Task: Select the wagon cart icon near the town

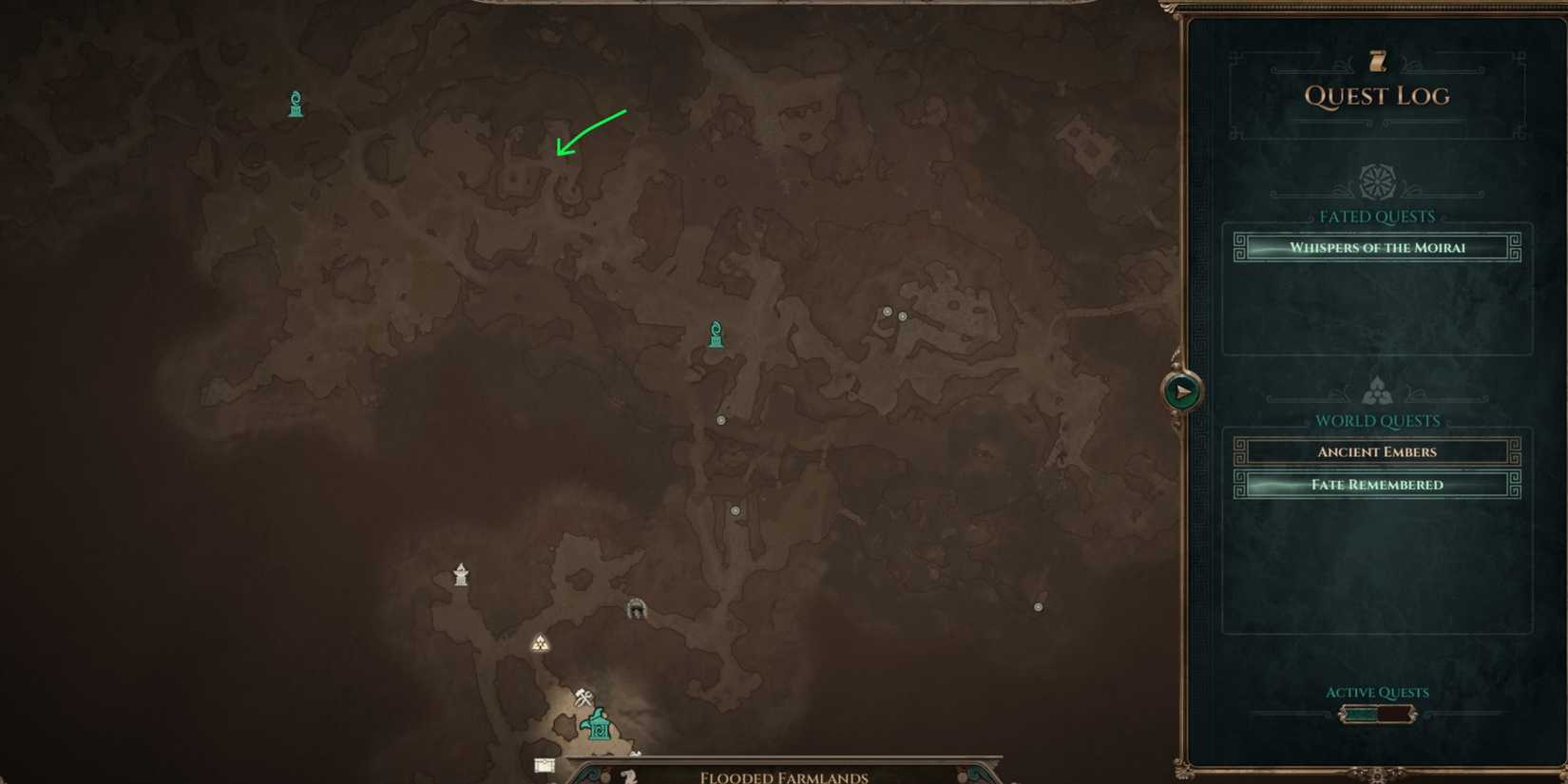Action: (544, 763)
